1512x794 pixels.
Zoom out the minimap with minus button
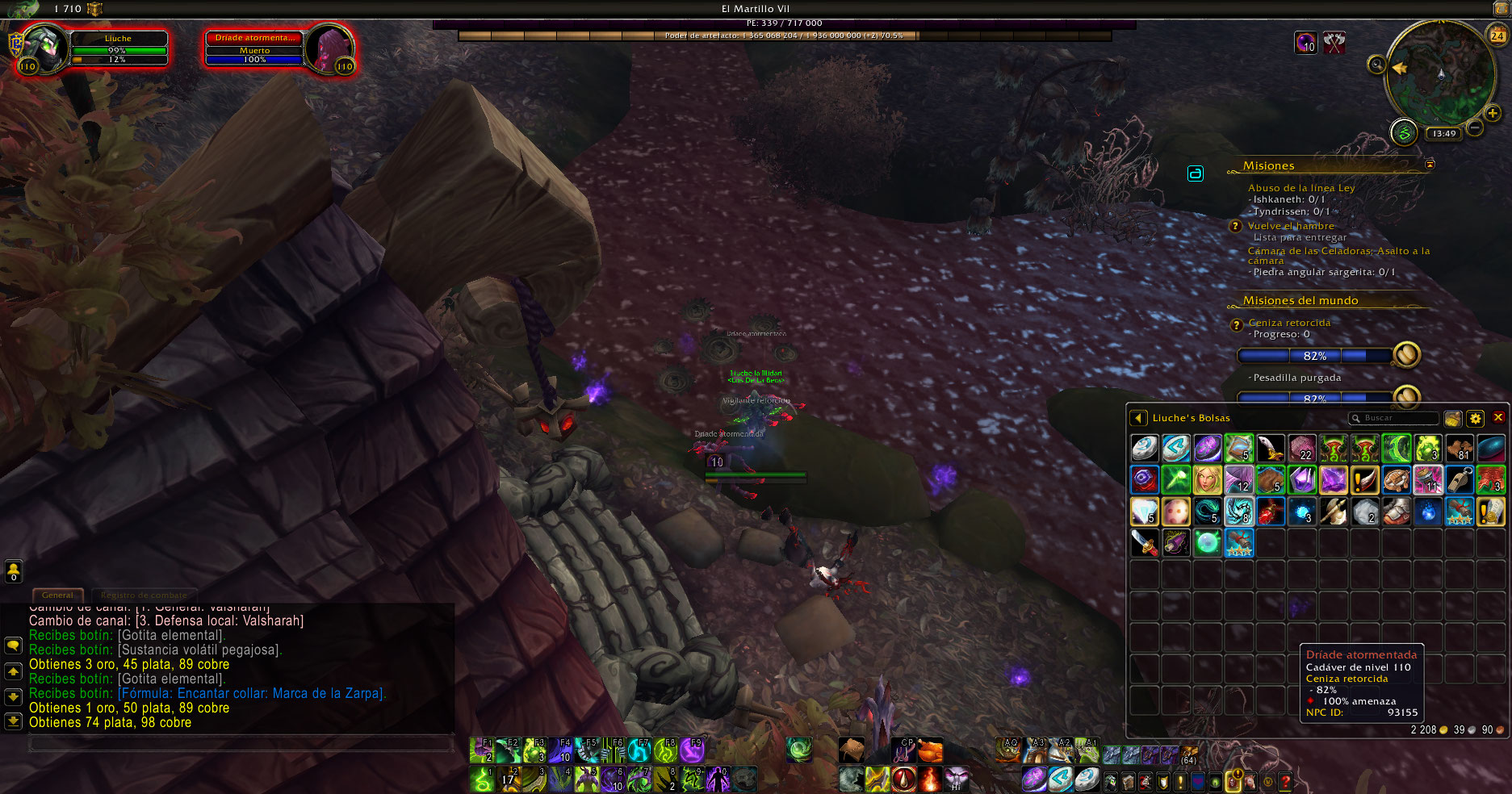[x=1475, y=127]
